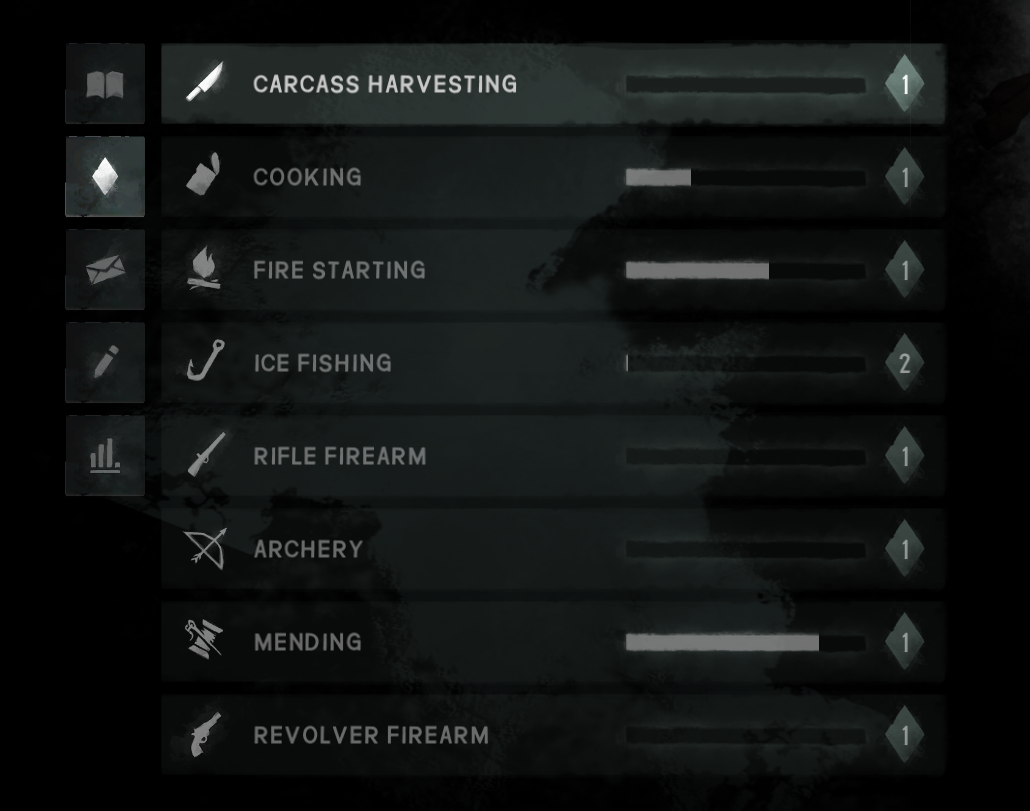The image size is (1030, 811).
Task: Switch to the pencil log tab
Action: click(x=105, y=363)
